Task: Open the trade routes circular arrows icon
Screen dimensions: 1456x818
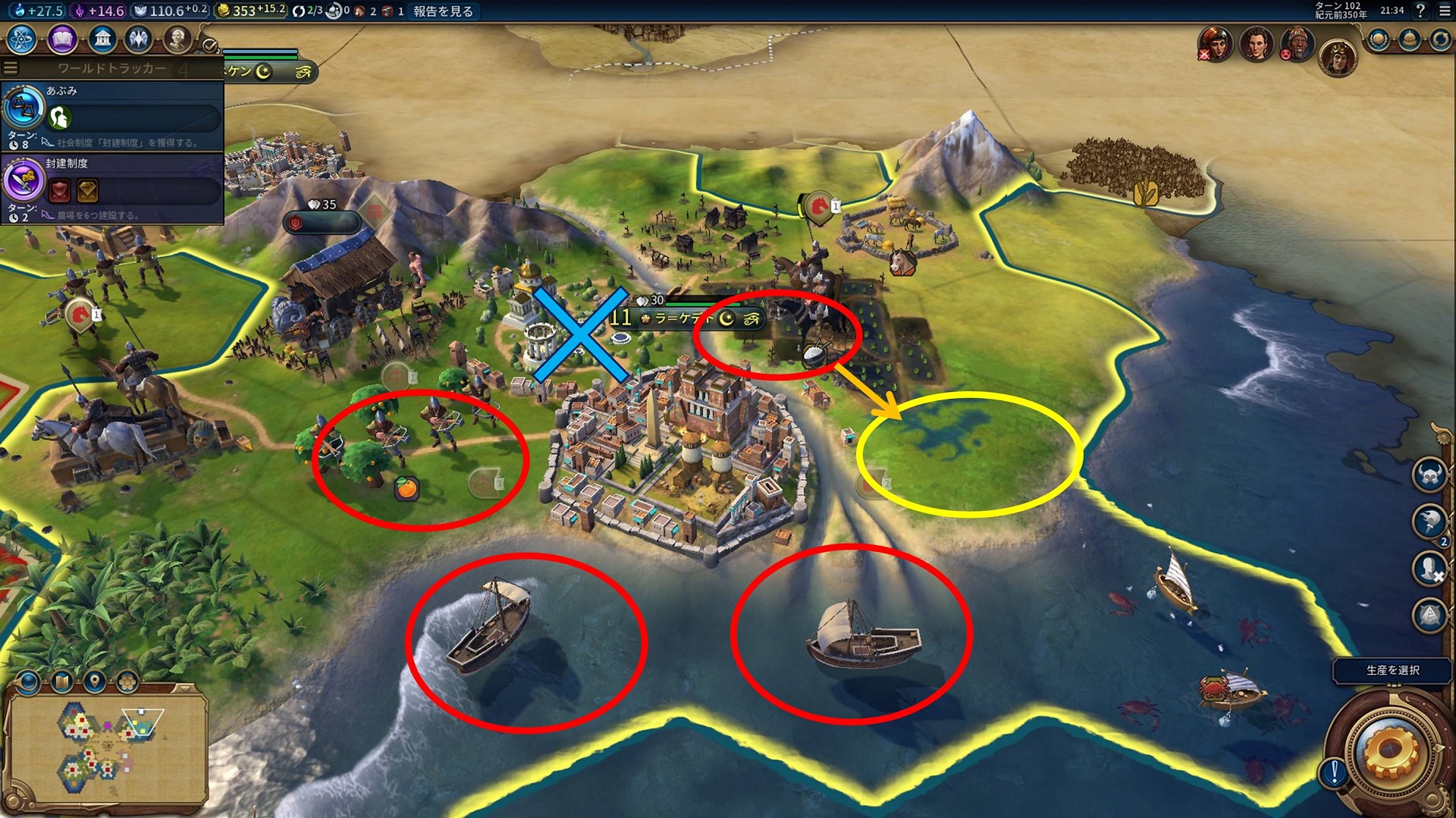Action: point(1440,39)
